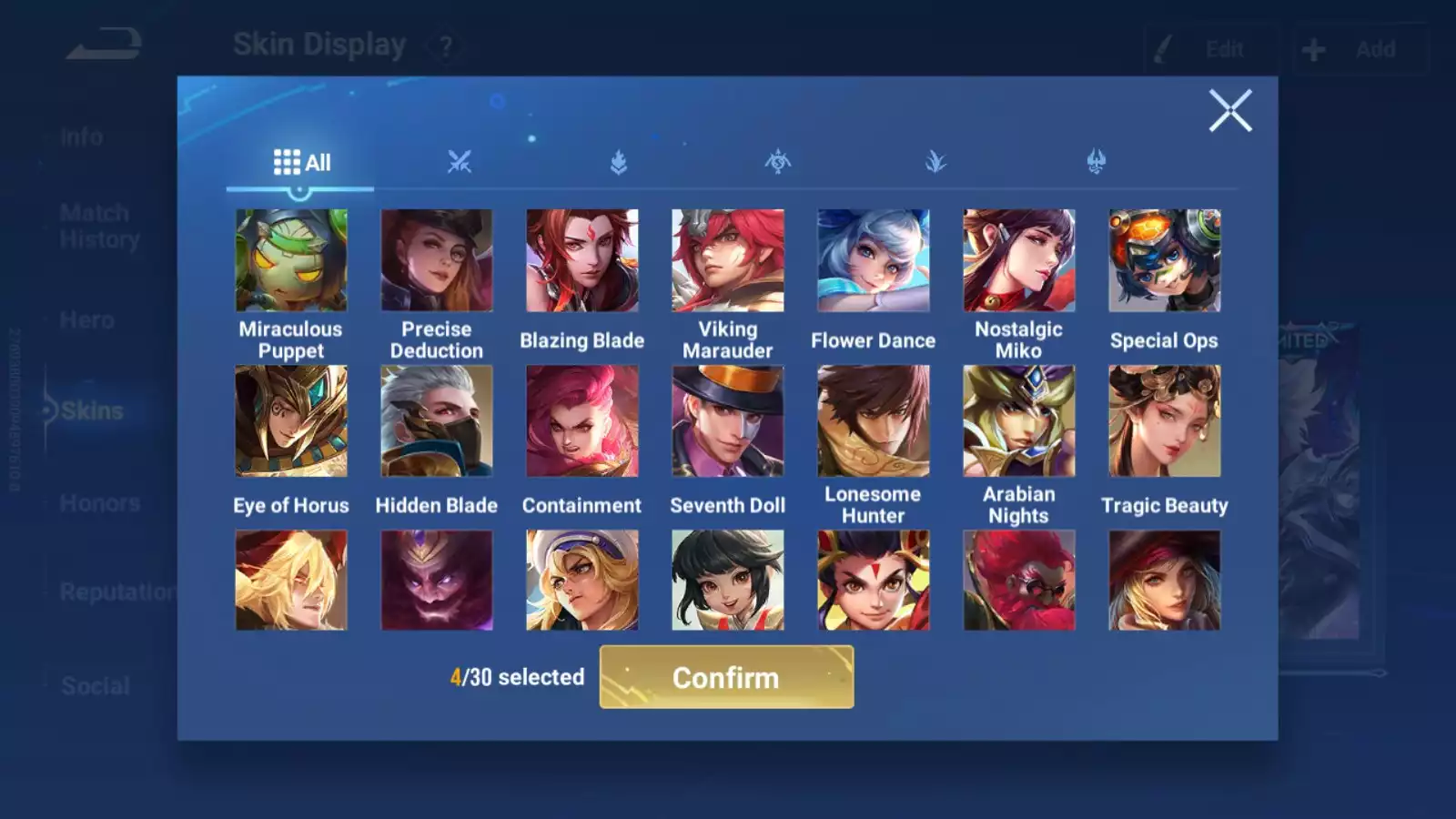Filter skins by crossed swords category

(x=460, y=163)
